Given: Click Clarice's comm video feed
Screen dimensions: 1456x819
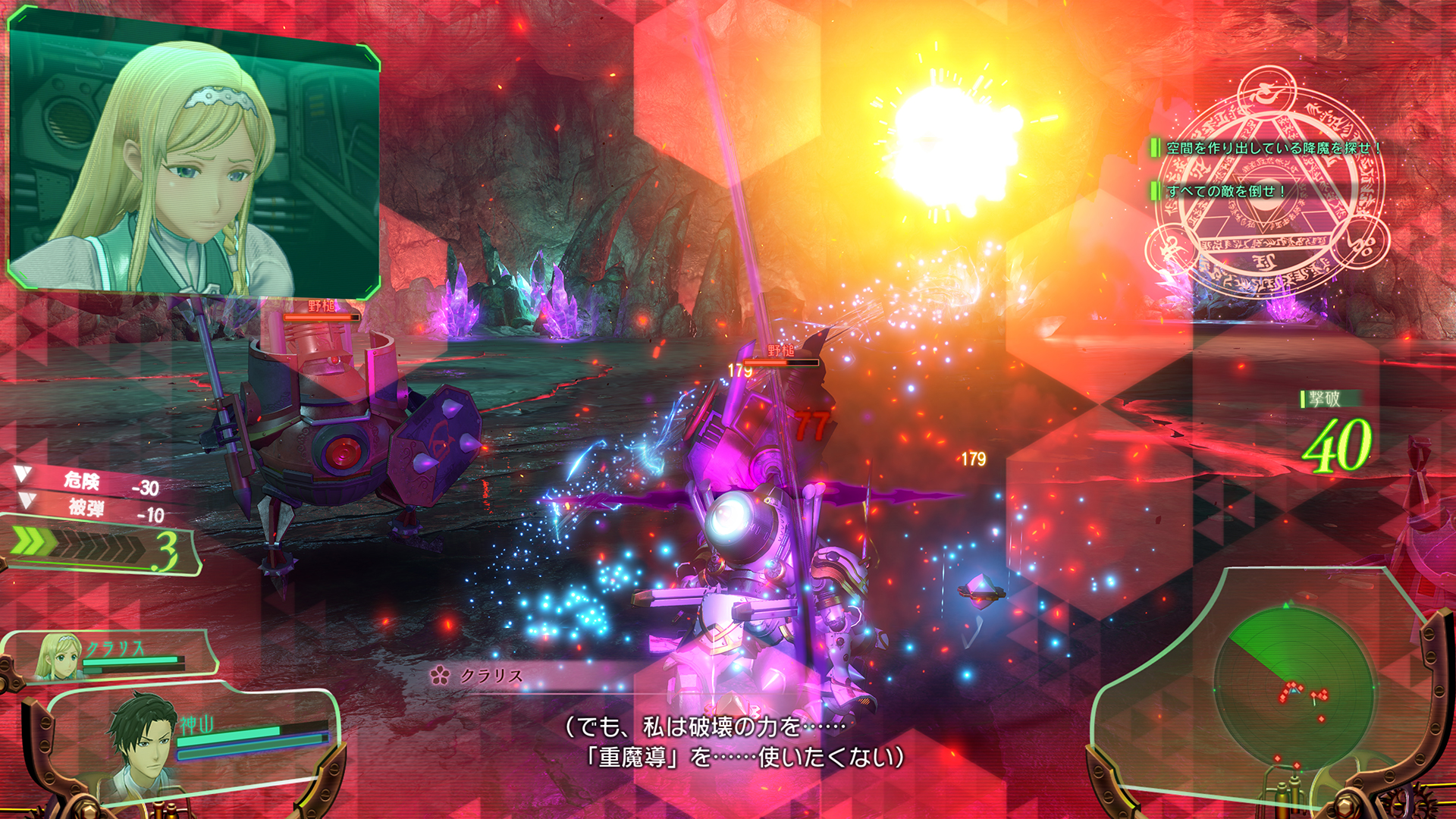Looking at the screenshot, I should (x=193, y=155).
